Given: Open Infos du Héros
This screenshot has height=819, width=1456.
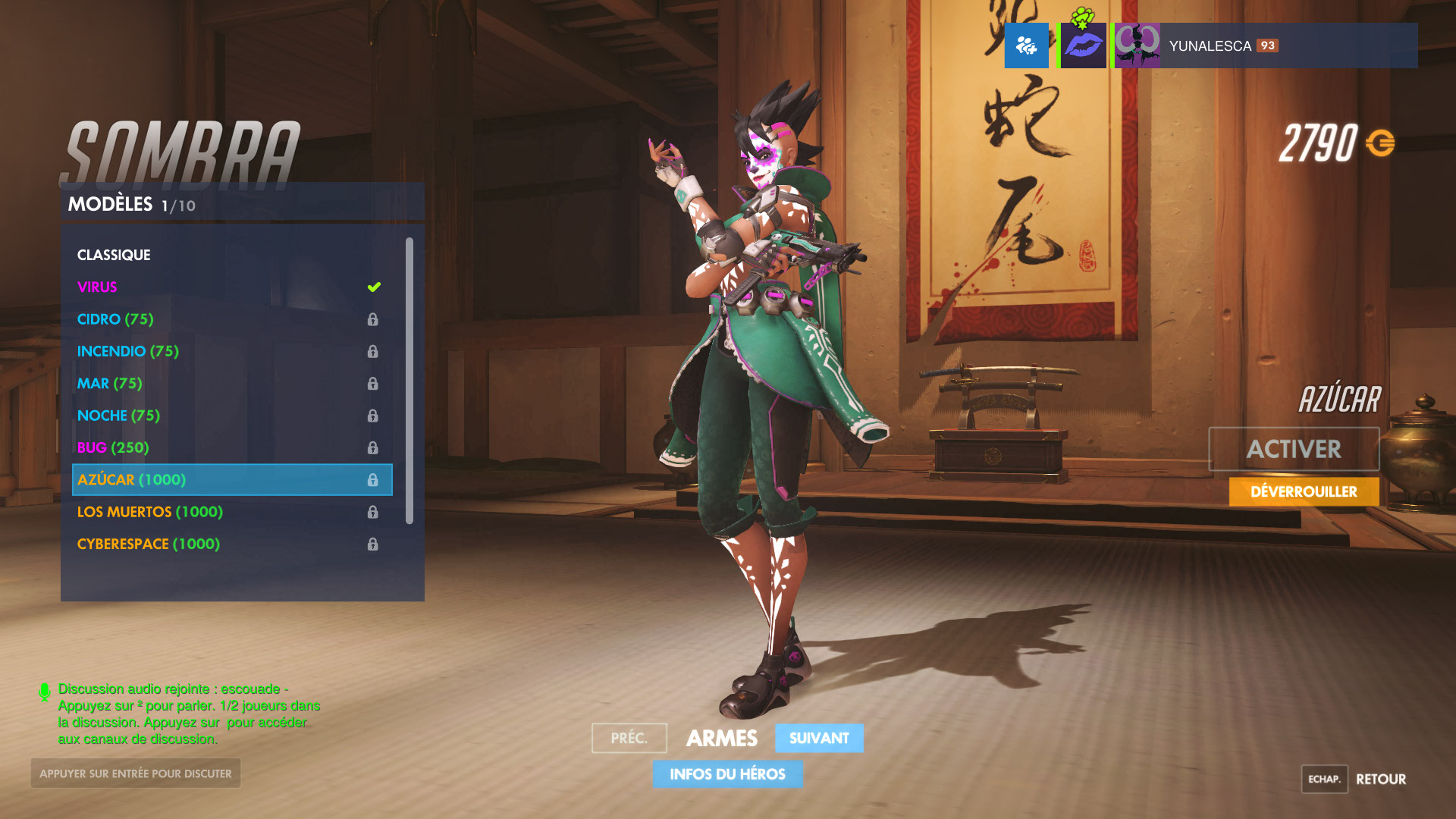Looking at the screenshot, I should click(727, 774).
